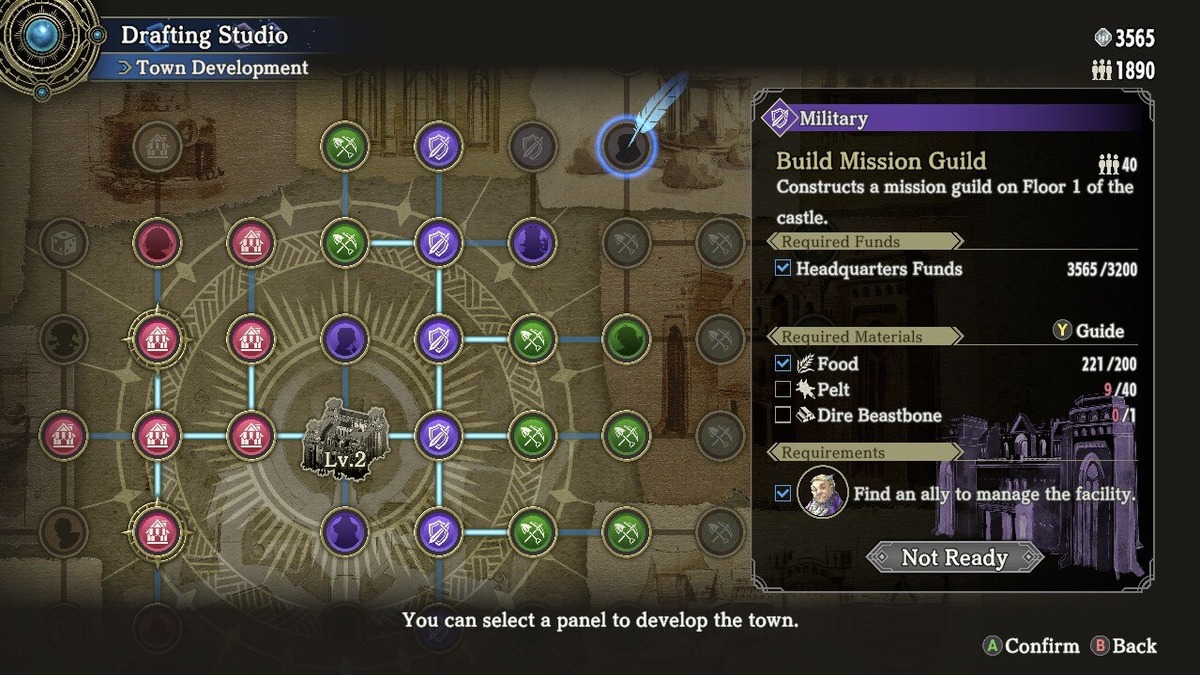Select the greyed-out dice panel
Image resolution: width=1200 pixels, height=675 pixels.
(63, 243)
